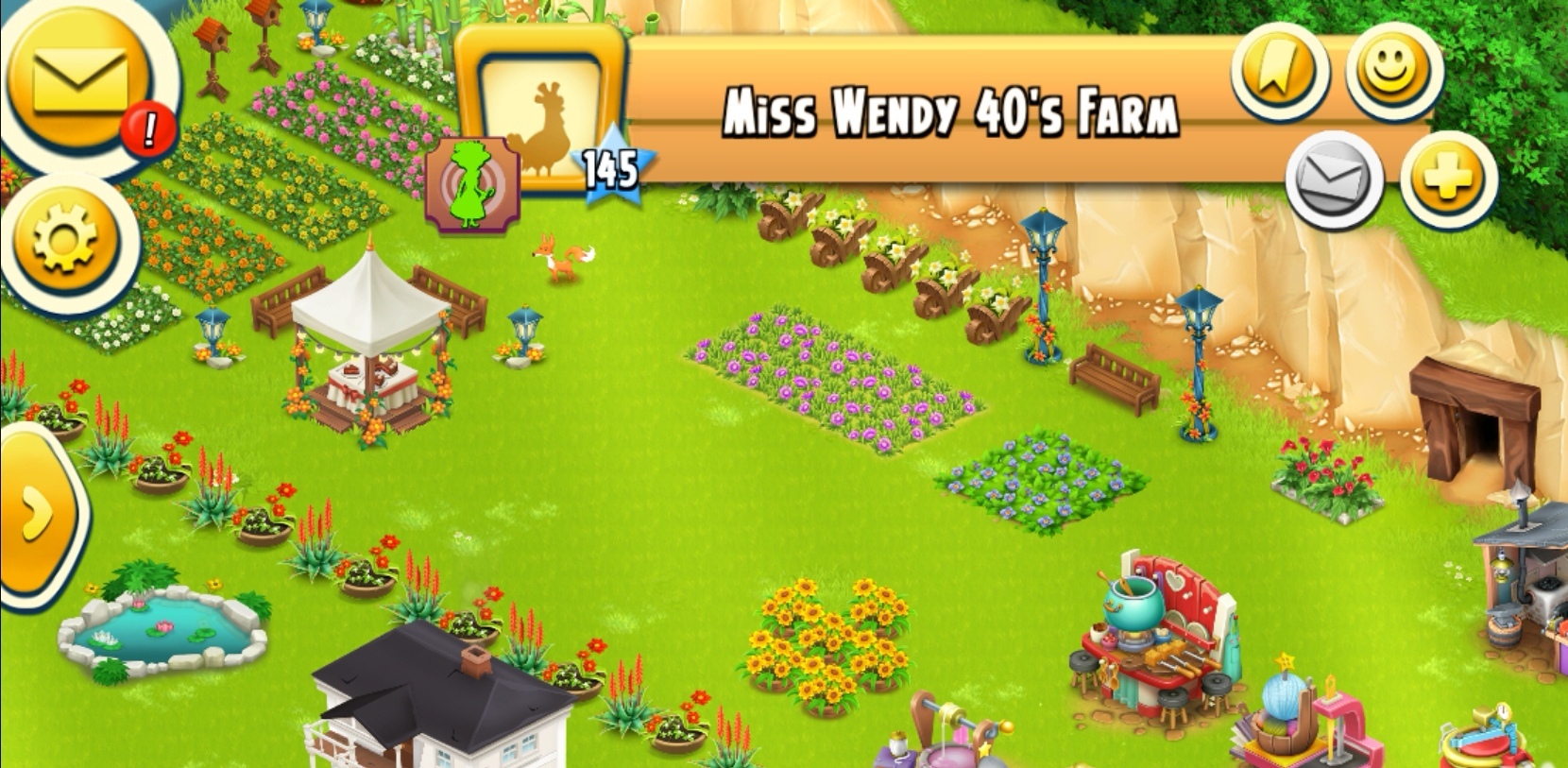Click the grey envelope message button
The height and width of the screenshot is (768, 1568).
tap(1335, 179)
